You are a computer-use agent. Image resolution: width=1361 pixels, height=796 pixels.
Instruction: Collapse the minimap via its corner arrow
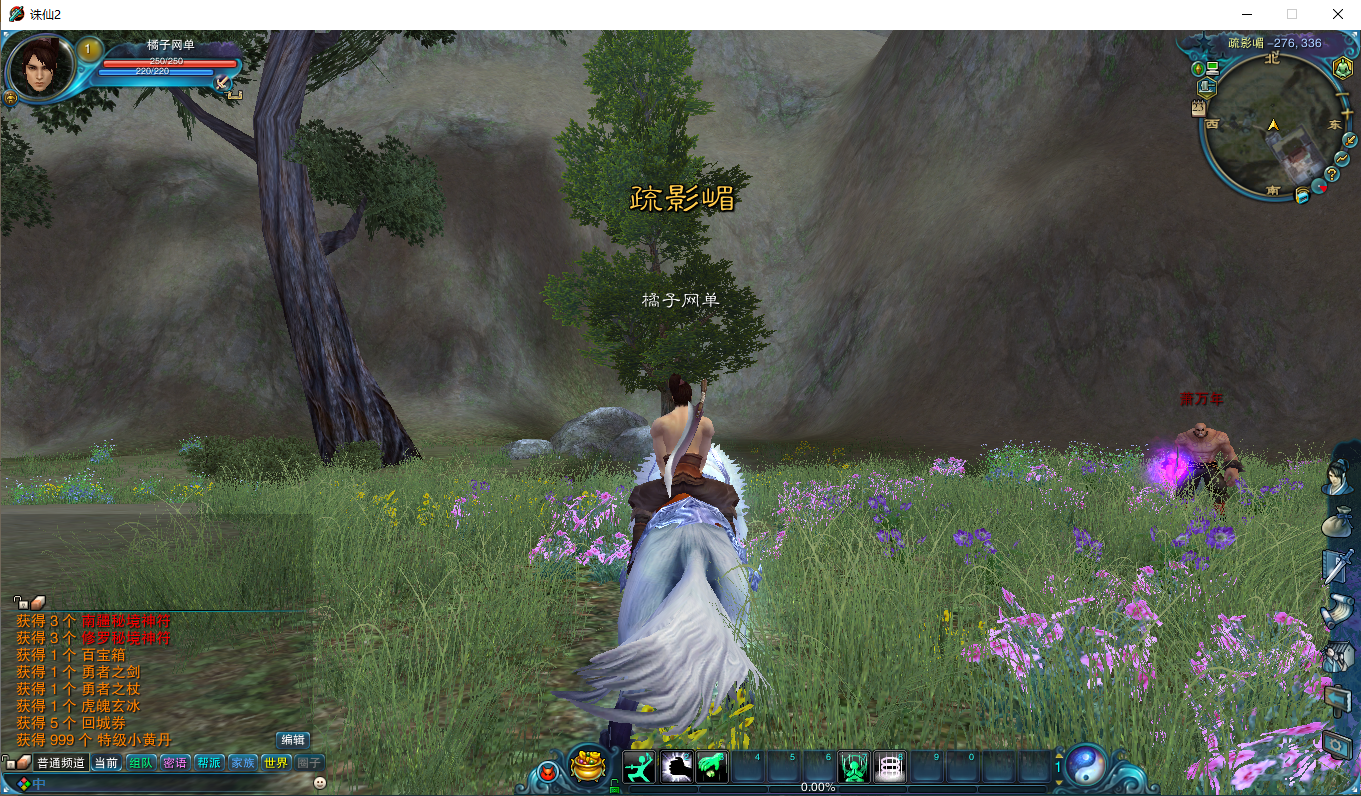1352,33
